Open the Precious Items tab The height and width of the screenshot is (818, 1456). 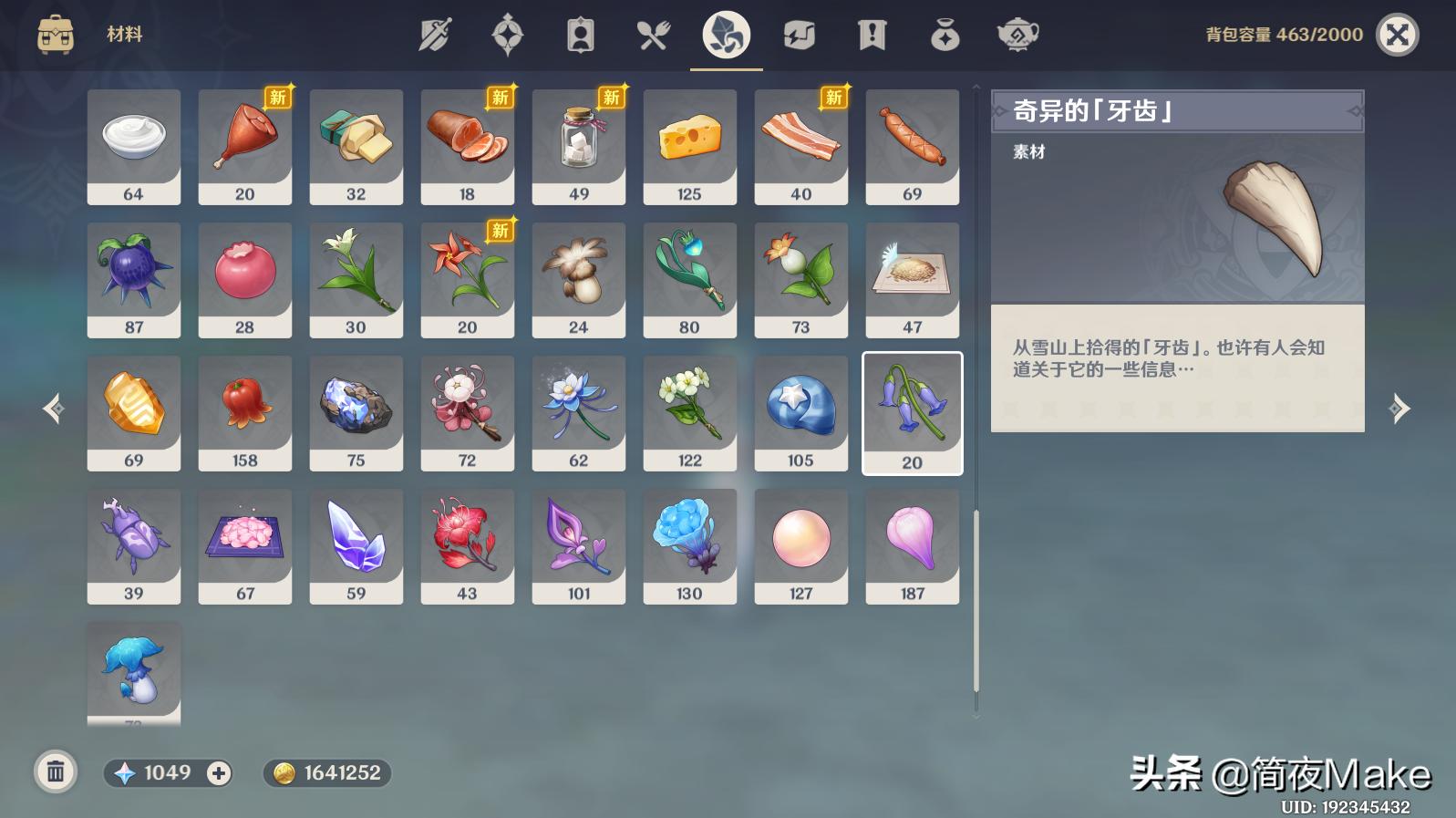945,34
